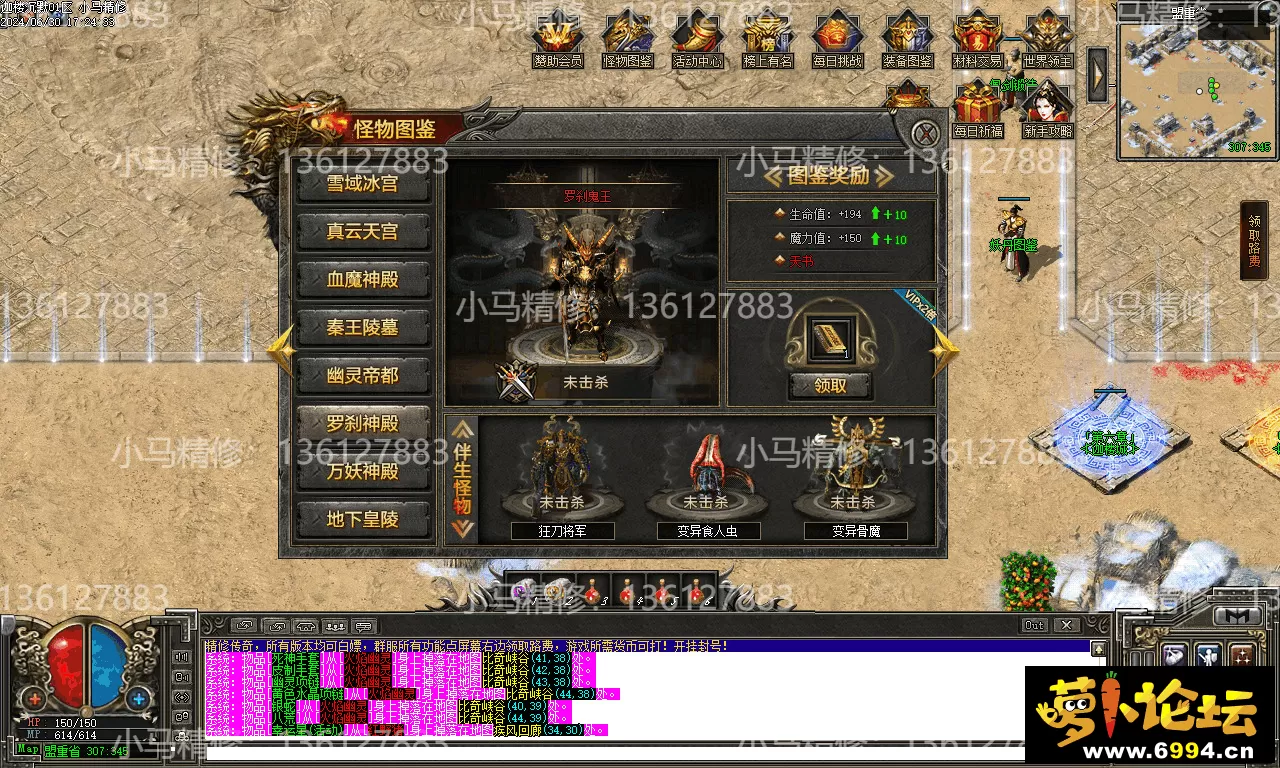Open the 血魔神殿 monster list
Viewport: 1280px width, 768px height.
[363, 280]
